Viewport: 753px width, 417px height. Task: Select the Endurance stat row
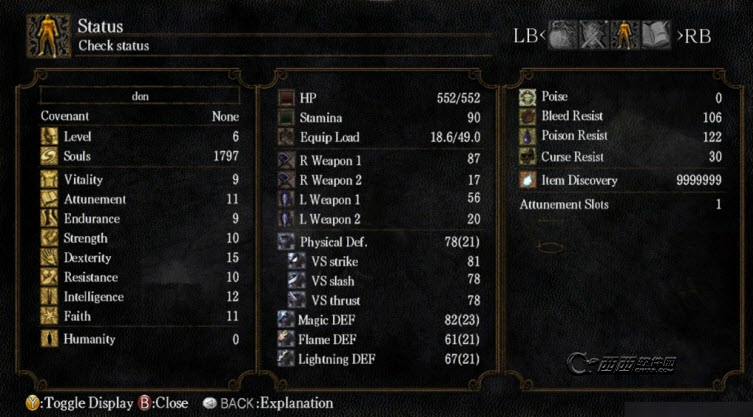(140, 219)
